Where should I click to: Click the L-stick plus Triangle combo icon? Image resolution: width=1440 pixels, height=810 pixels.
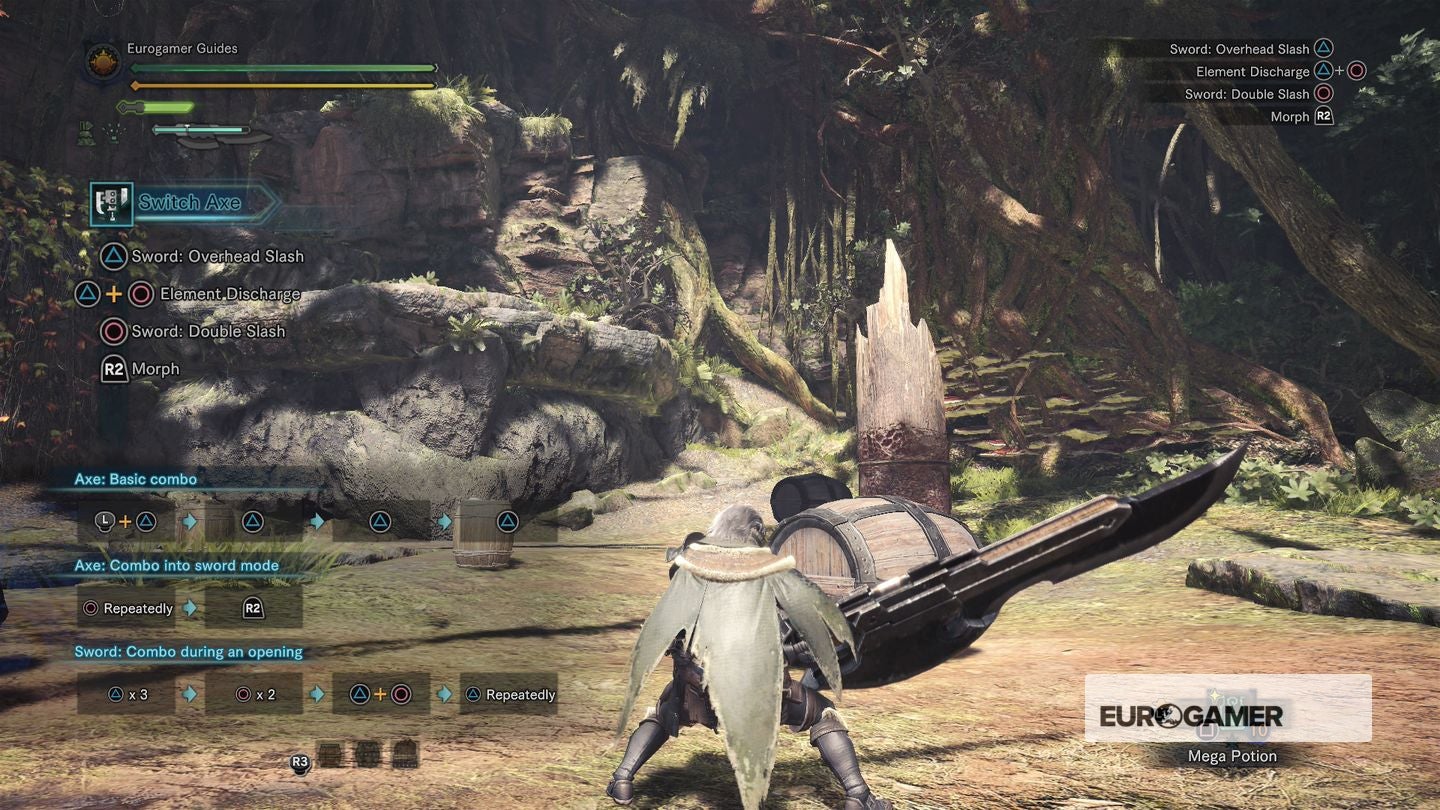pyautogui.click(x=126, y=520)
